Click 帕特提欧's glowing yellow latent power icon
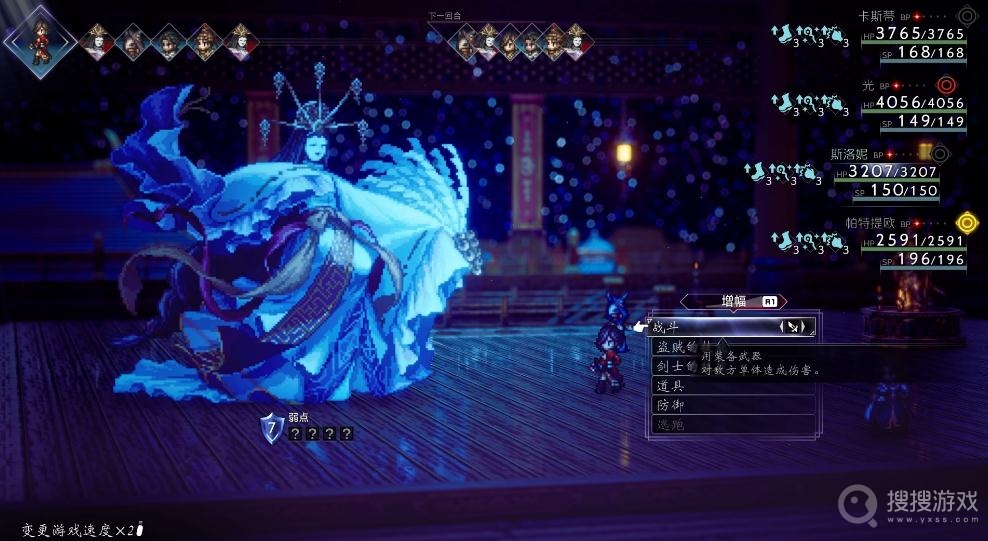The width and height of the screenshot is (988, 541). [966, 222]
